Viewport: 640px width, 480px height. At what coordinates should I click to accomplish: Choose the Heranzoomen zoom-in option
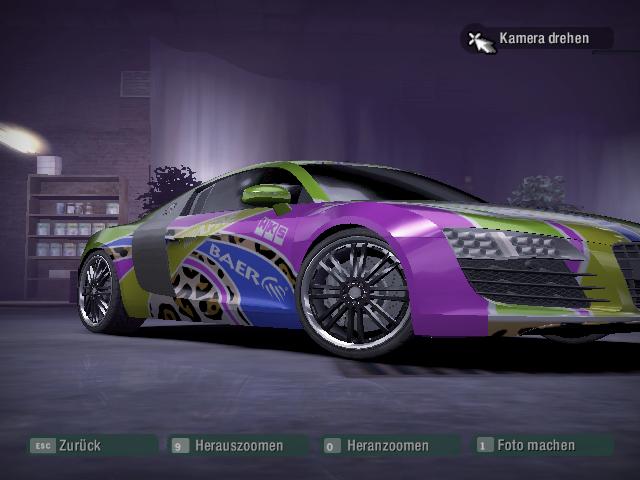(387, 445)
